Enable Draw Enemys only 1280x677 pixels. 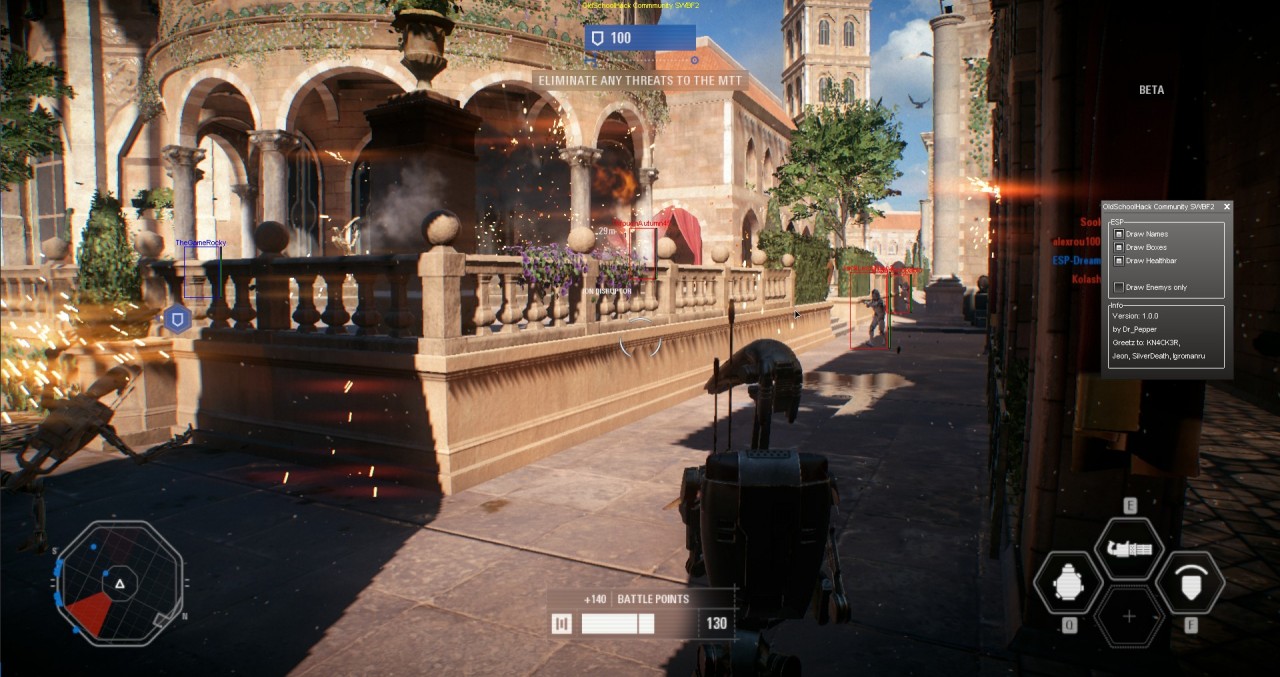point(1119,287)
